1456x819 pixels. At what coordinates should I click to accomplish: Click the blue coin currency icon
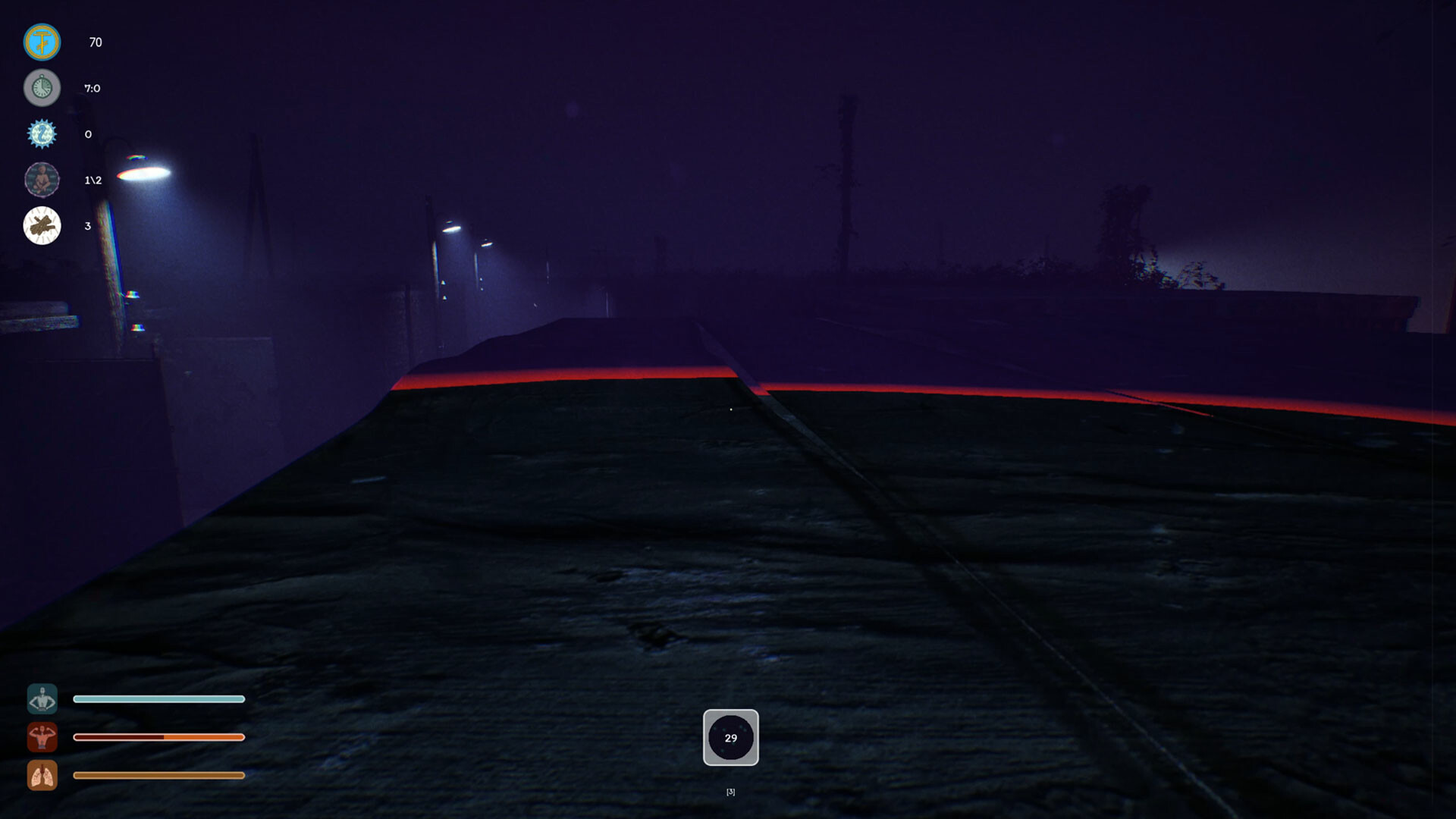[42, 42]
